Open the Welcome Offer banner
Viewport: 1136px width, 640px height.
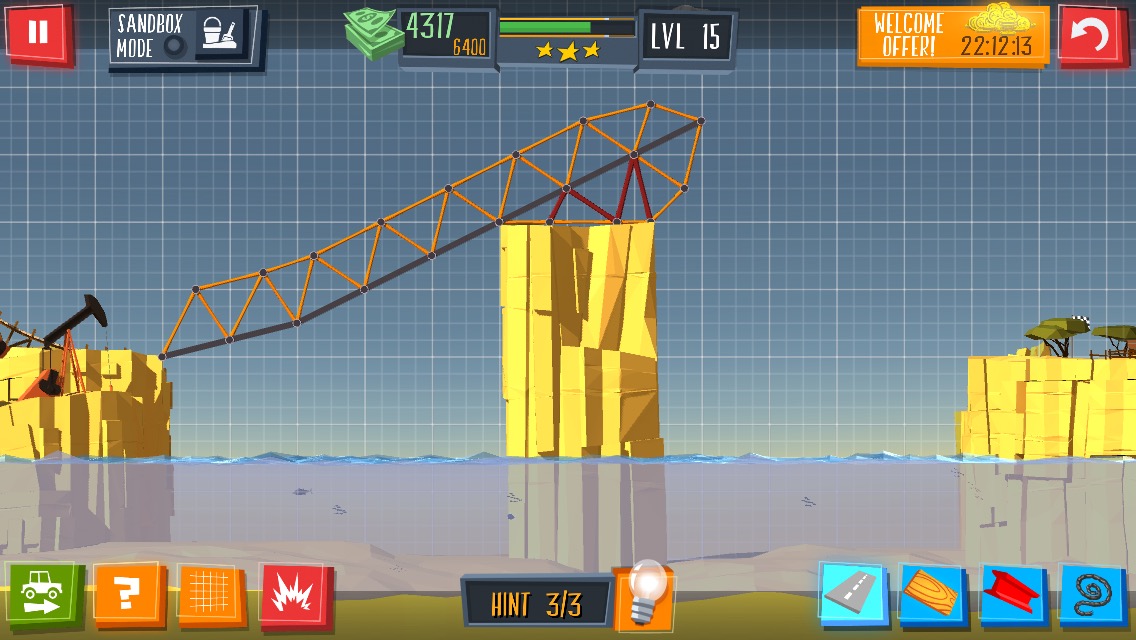[952, 36]
